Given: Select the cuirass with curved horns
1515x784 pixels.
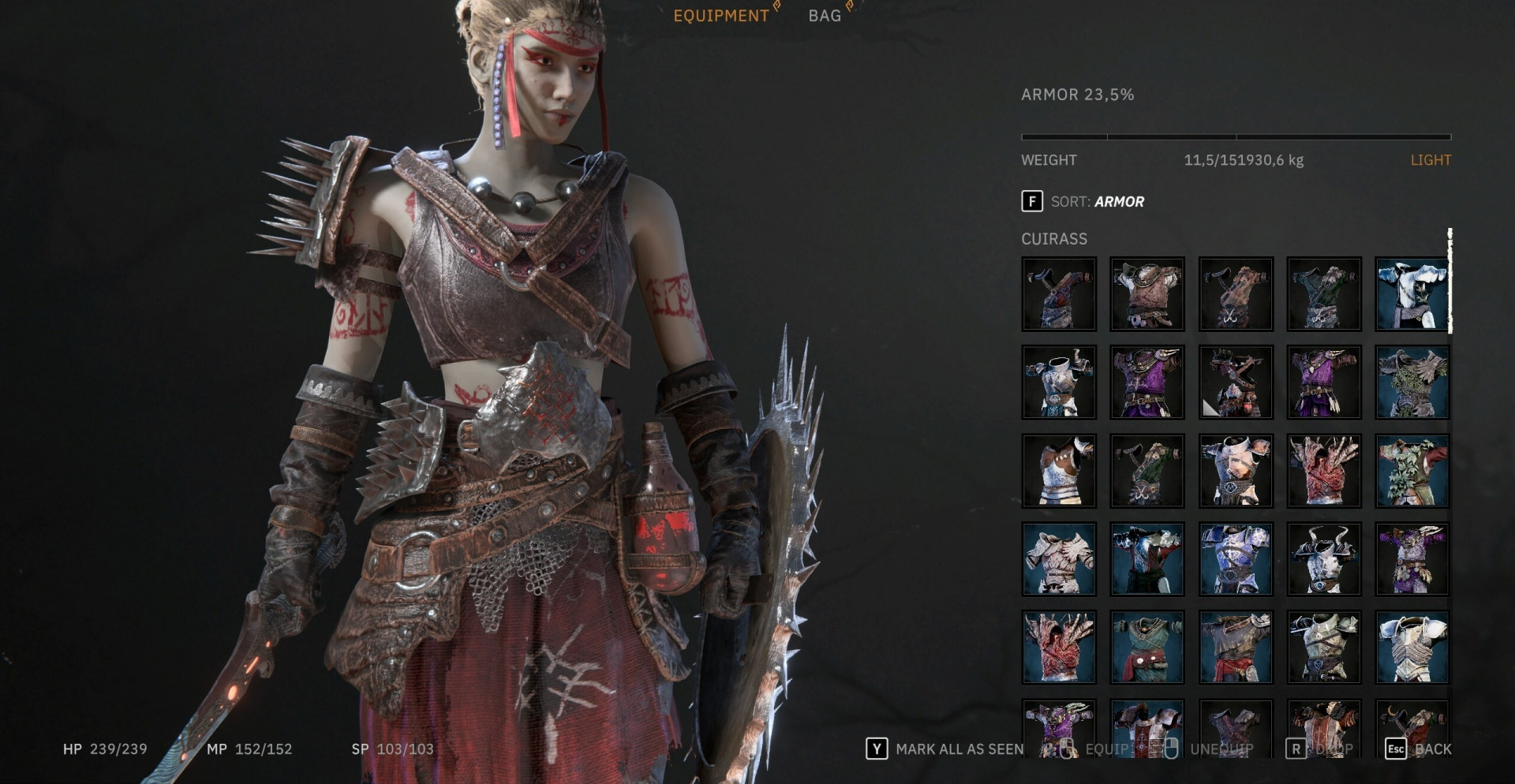Looking at the screenshot, I should (1324, 559).
